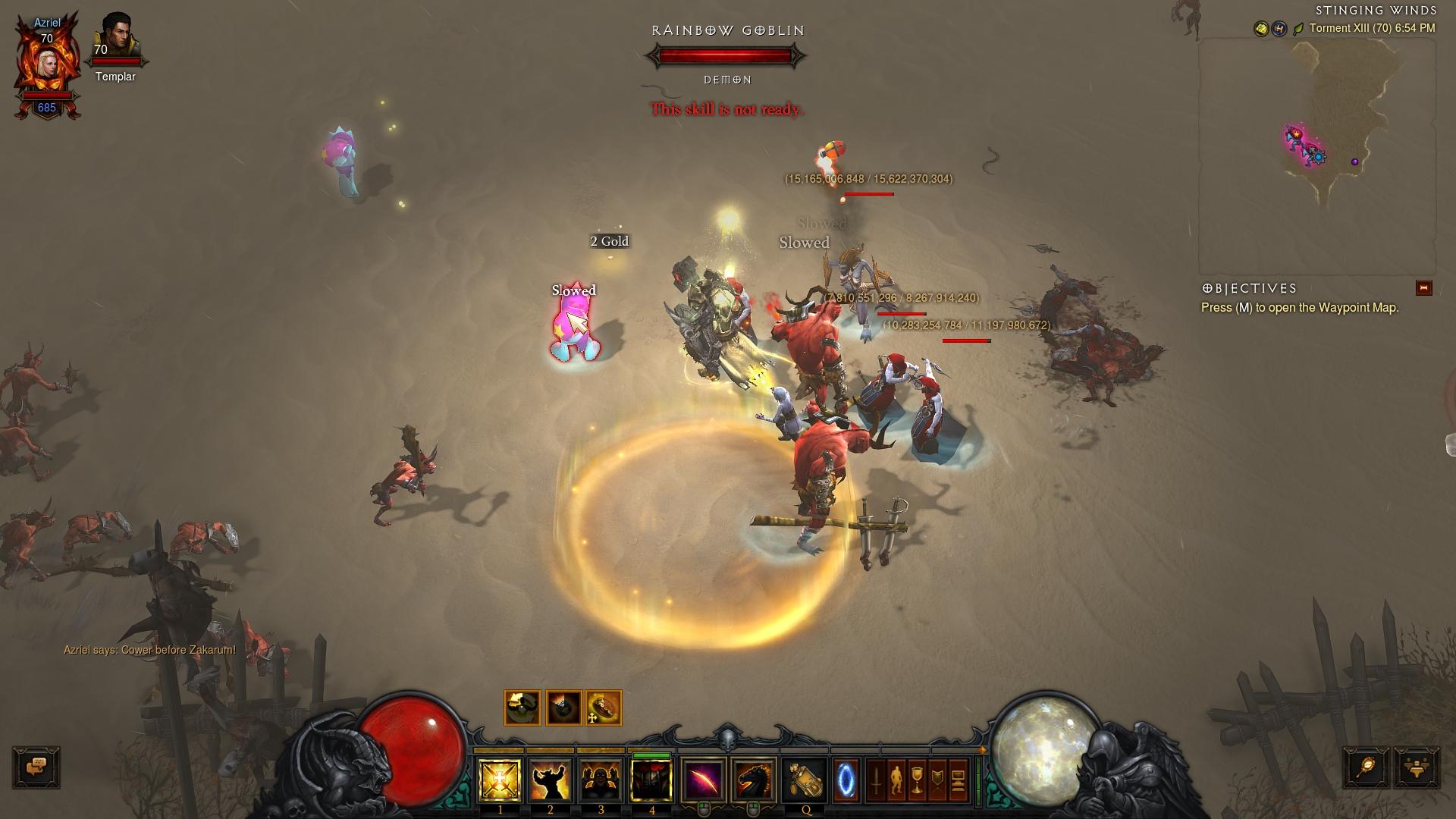Collapse the Objectives tracker
This screenshot has height=819, width=1456.
(x=1423, y=288)
